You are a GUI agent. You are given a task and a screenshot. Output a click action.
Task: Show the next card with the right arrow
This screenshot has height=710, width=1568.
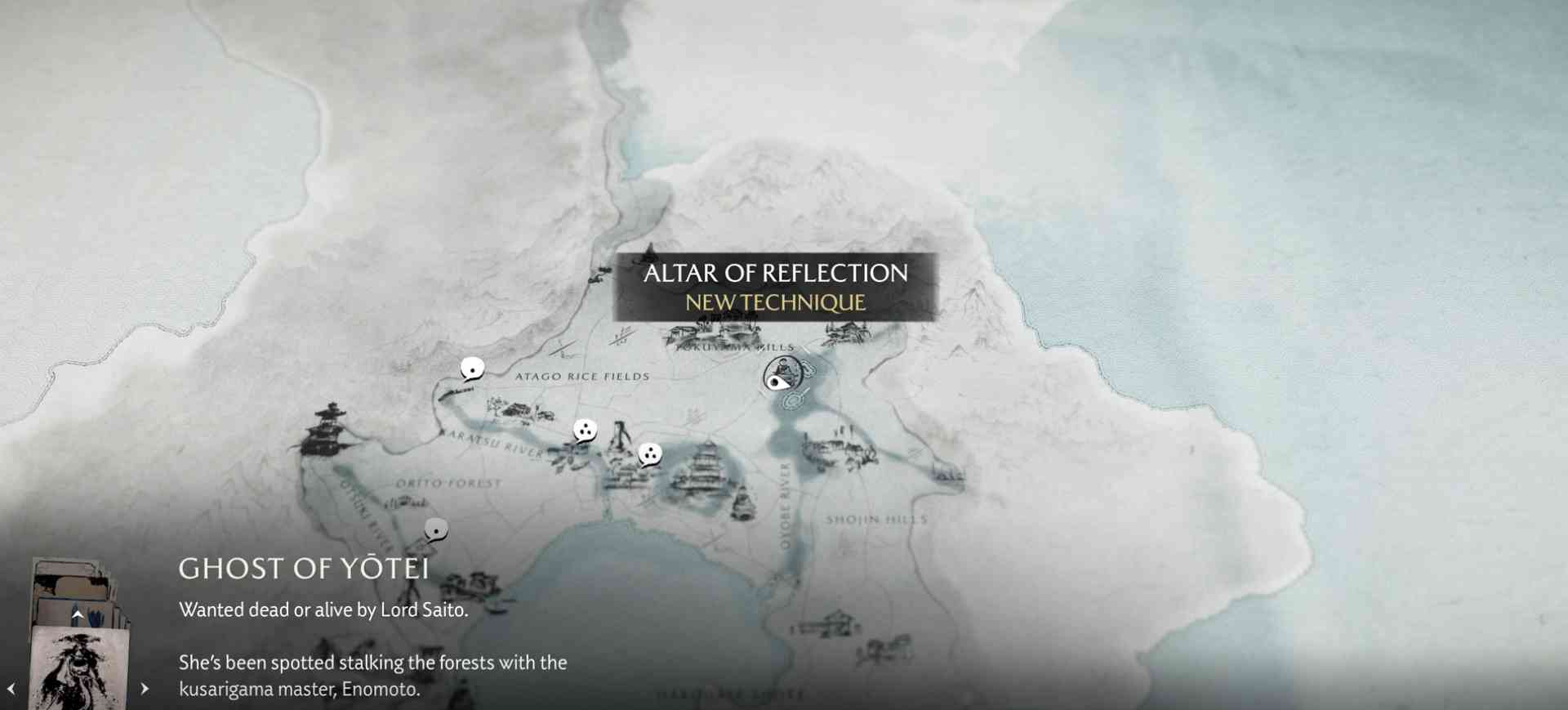tap(145, 689)
